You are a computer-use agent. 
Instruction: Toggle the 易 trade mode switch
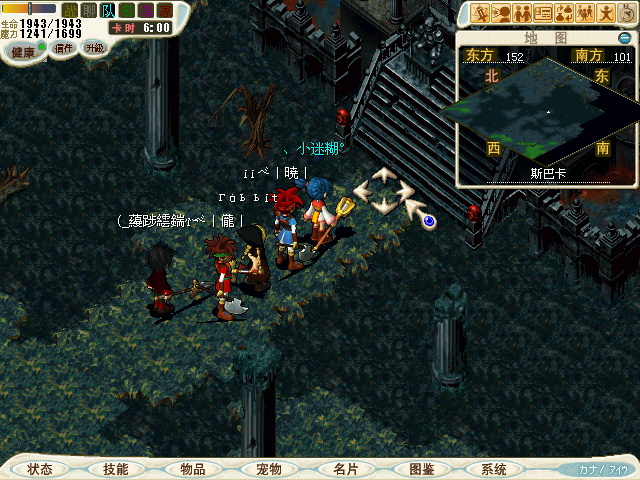(x=145, y=10)
